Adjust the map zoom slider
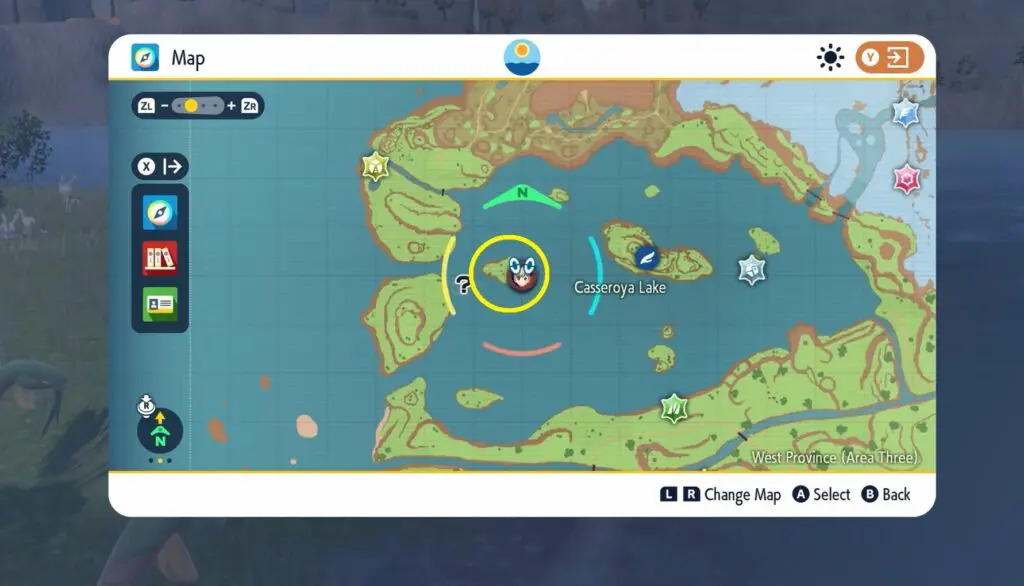Screen dimensions: 1024x586 [191, 105]
